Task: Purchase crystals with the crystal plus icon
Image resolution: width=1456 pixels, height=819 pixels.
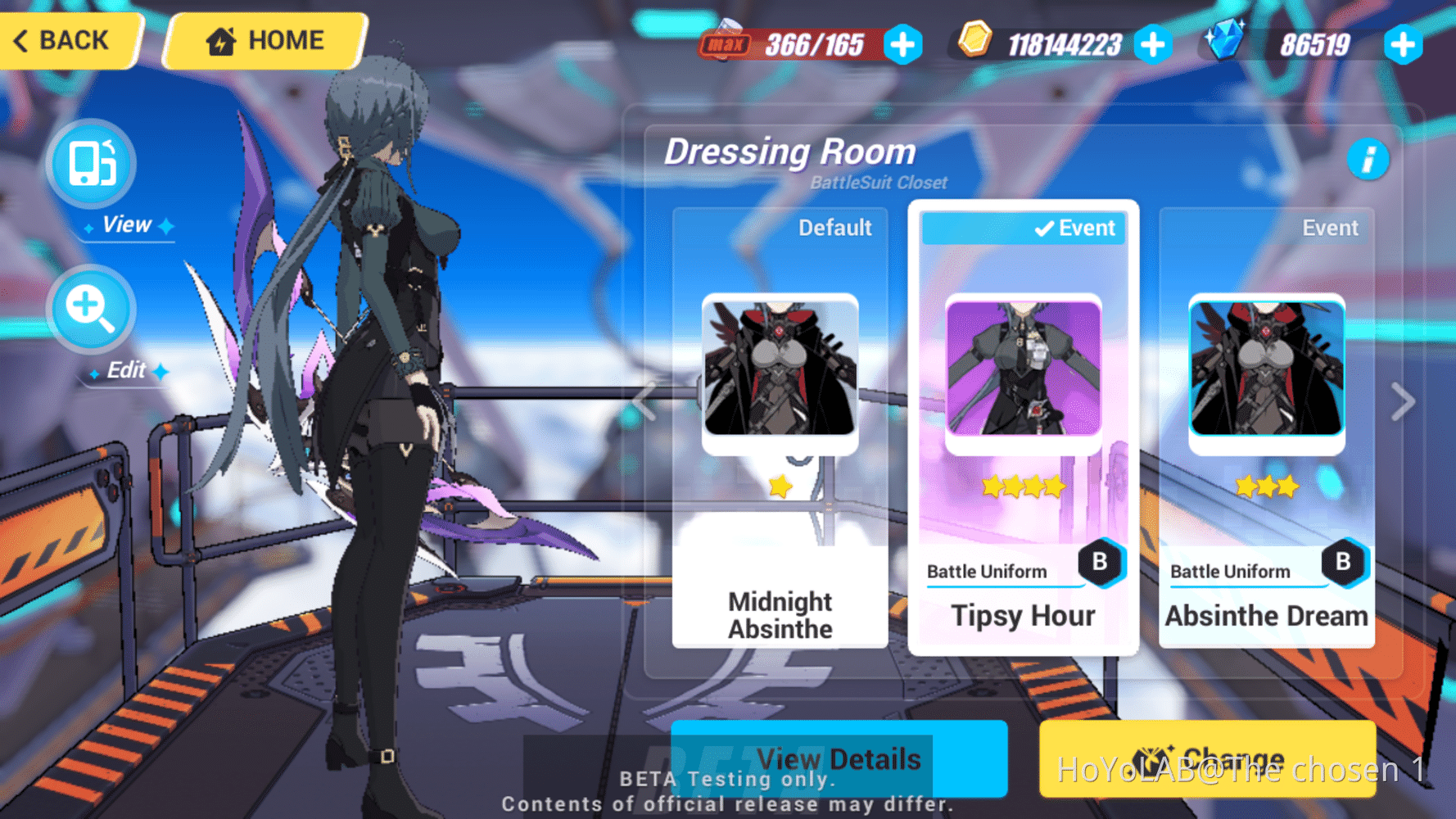Action: point(1403,45)
